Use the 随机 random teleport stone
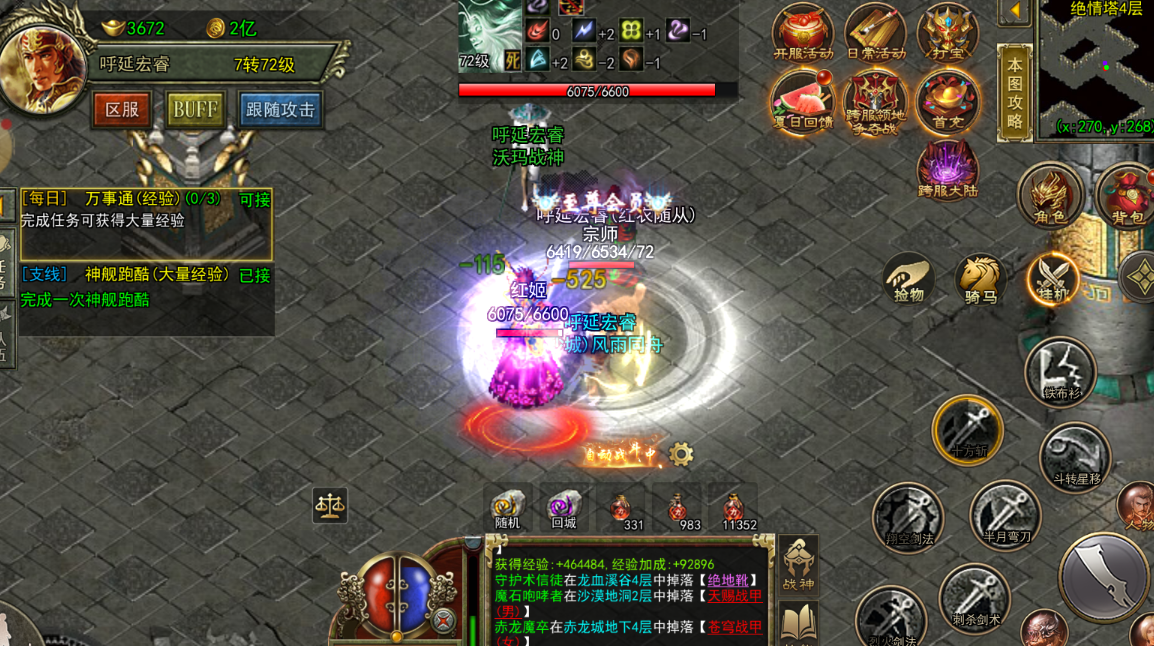The width and height of the screenshot is (1154, 646). 507,508
